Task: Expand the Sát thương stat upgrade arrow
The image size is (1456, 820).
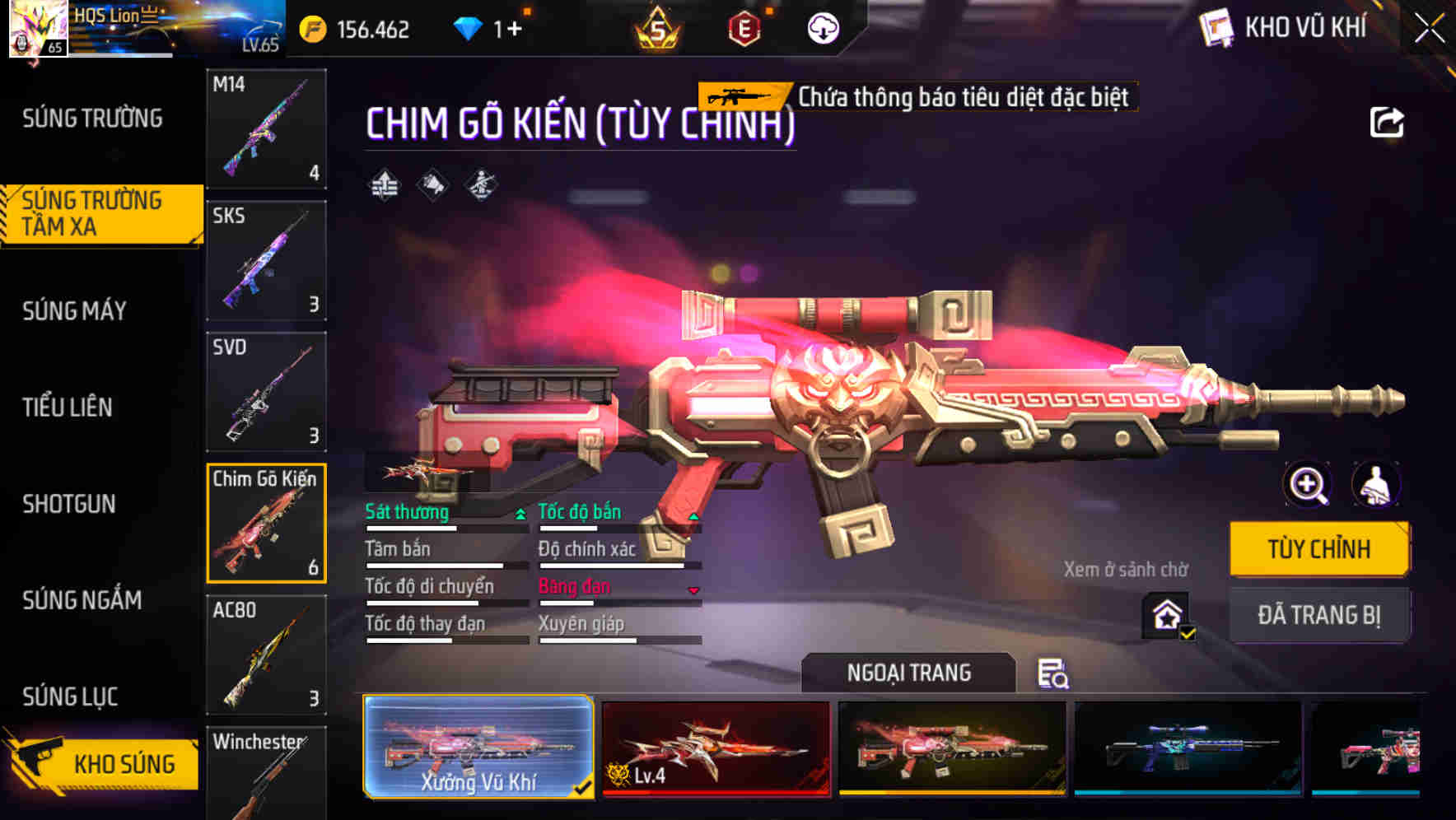Action: (x=520, y=513)
